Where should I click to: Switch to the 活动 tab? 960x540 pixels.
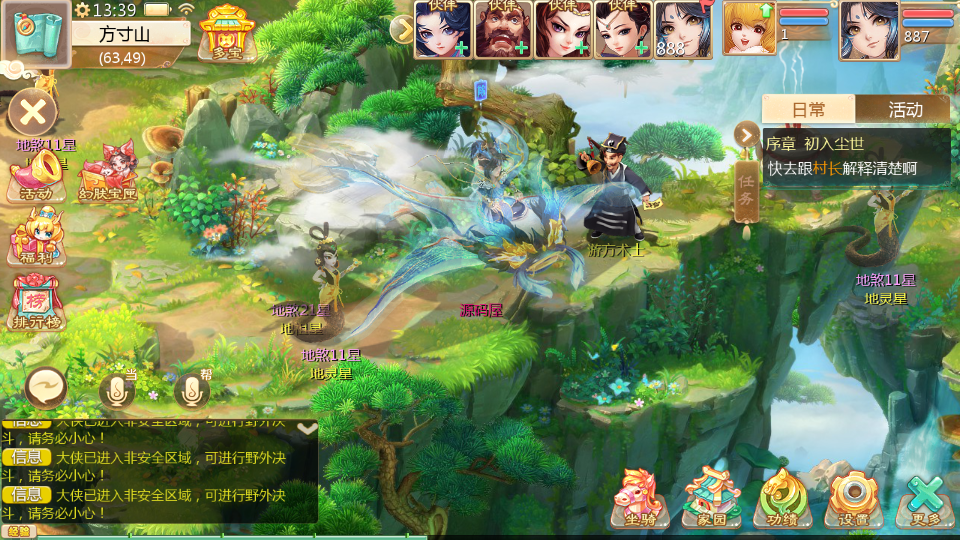904,109
